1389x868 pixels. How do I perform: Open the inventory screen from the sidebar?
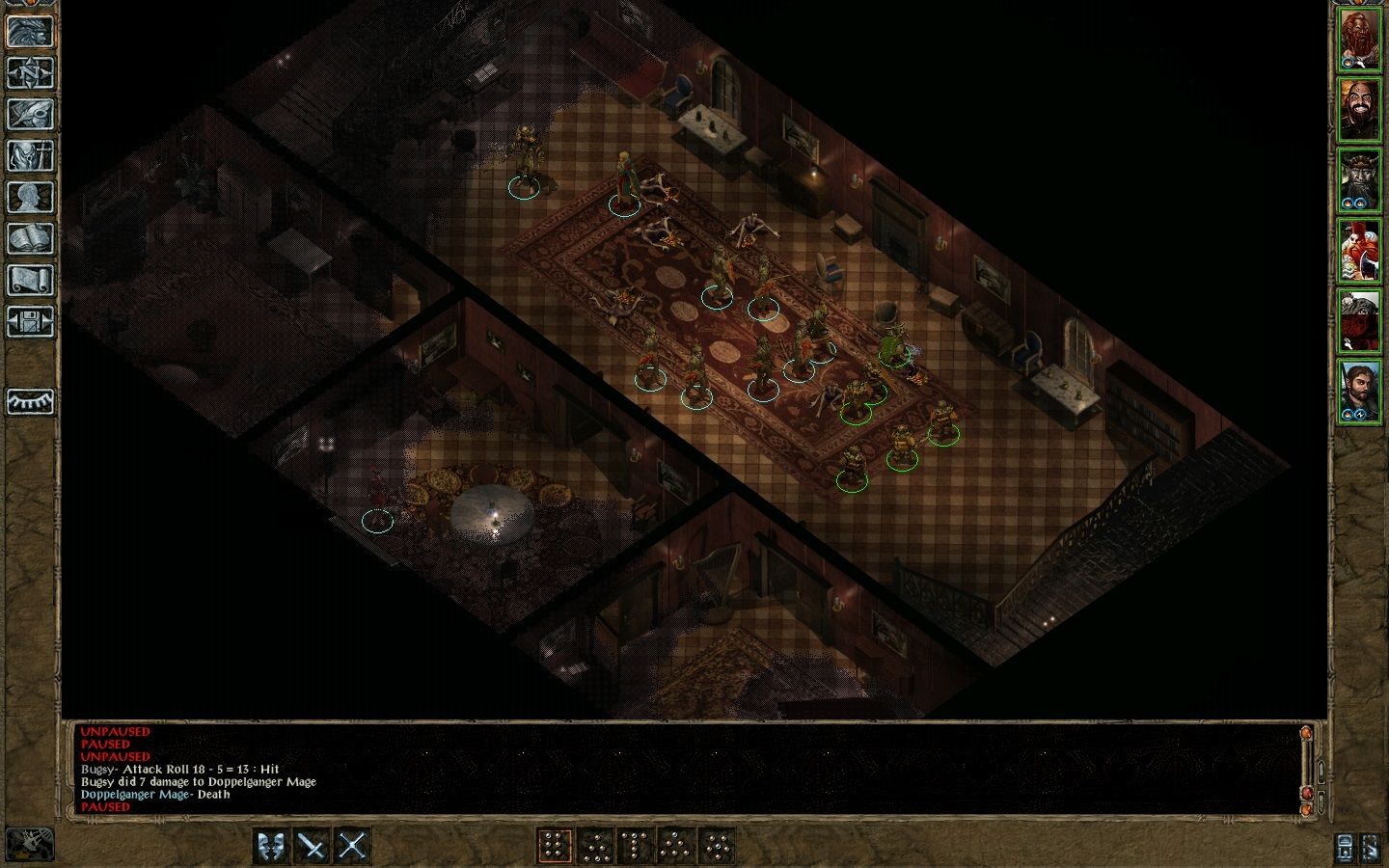coord(31,155)
